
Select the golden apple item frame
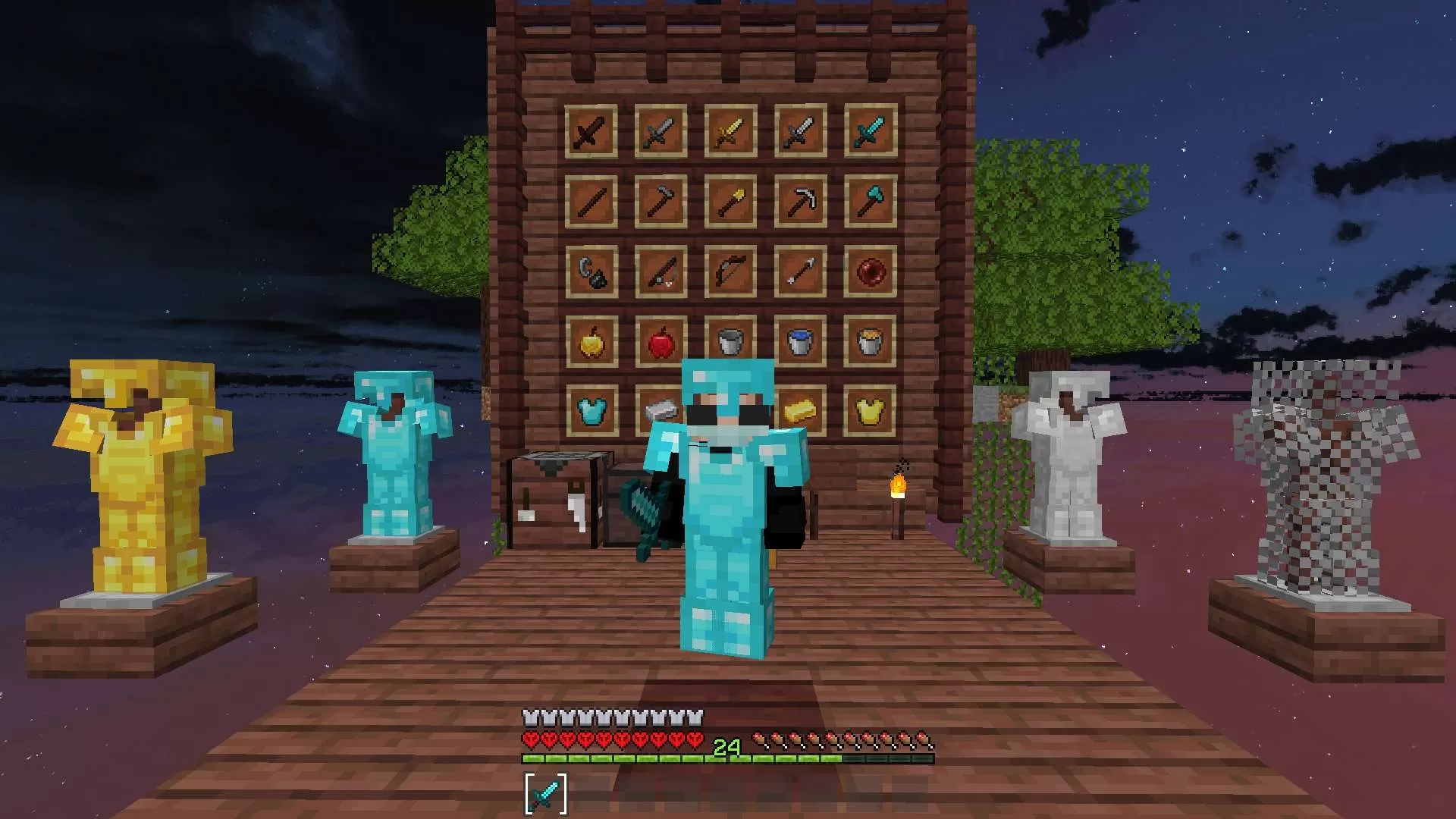(x=591, y=341)
